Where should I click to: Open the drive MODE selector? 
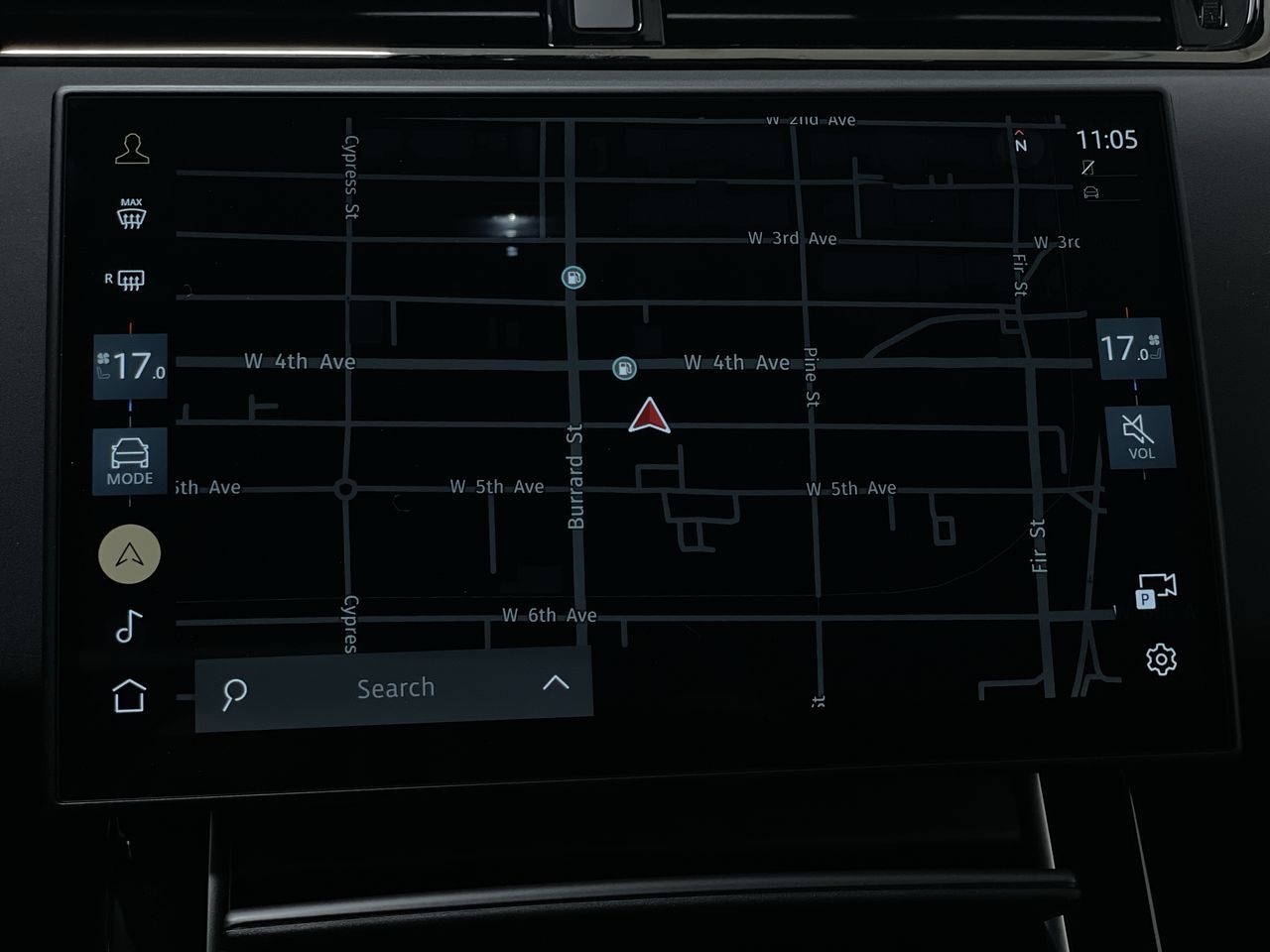coord(130,459)
